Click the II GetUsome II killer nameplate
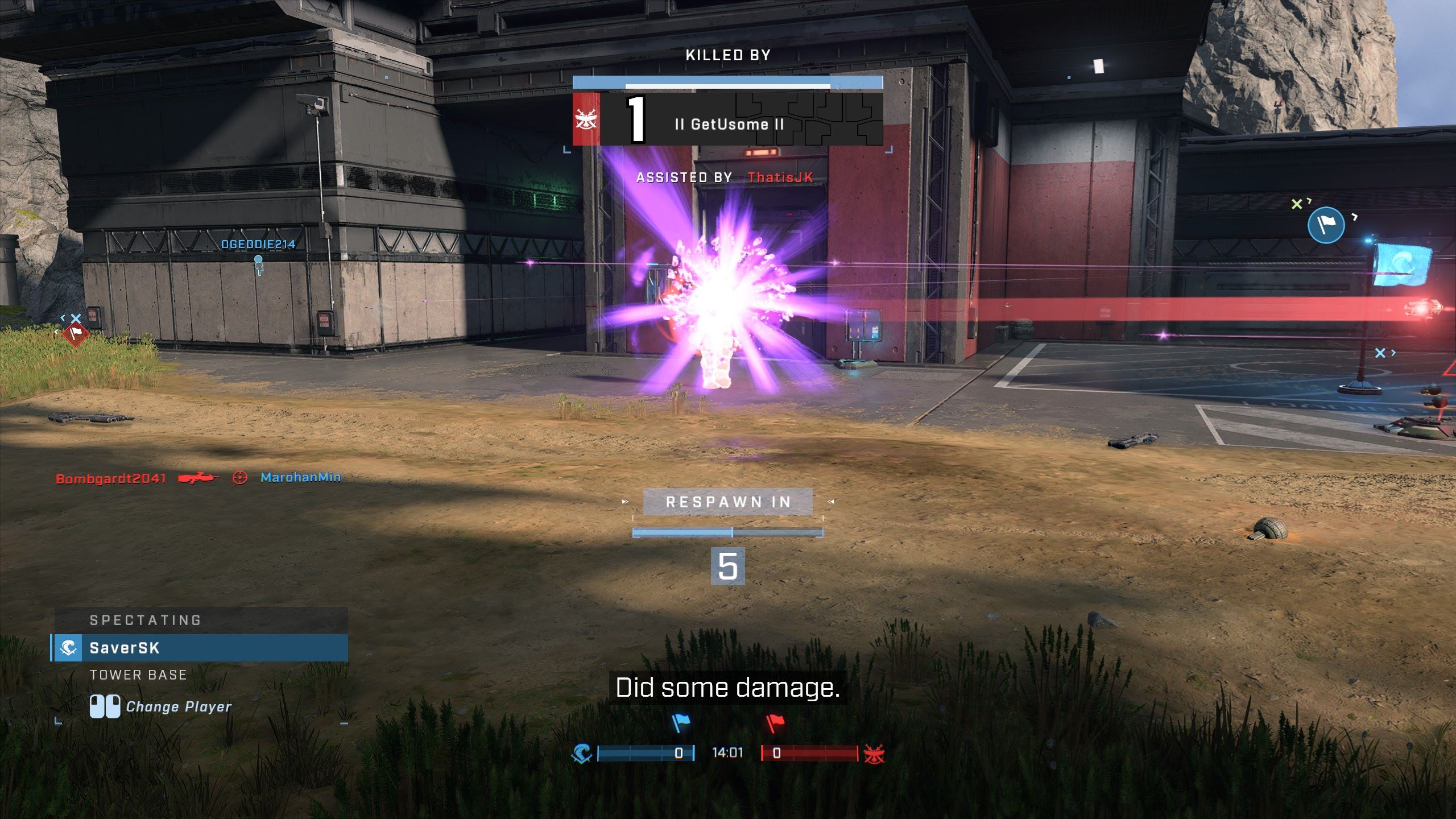Image resolution: width=1456 pixels, height=819 pixels. pos(729,124)
